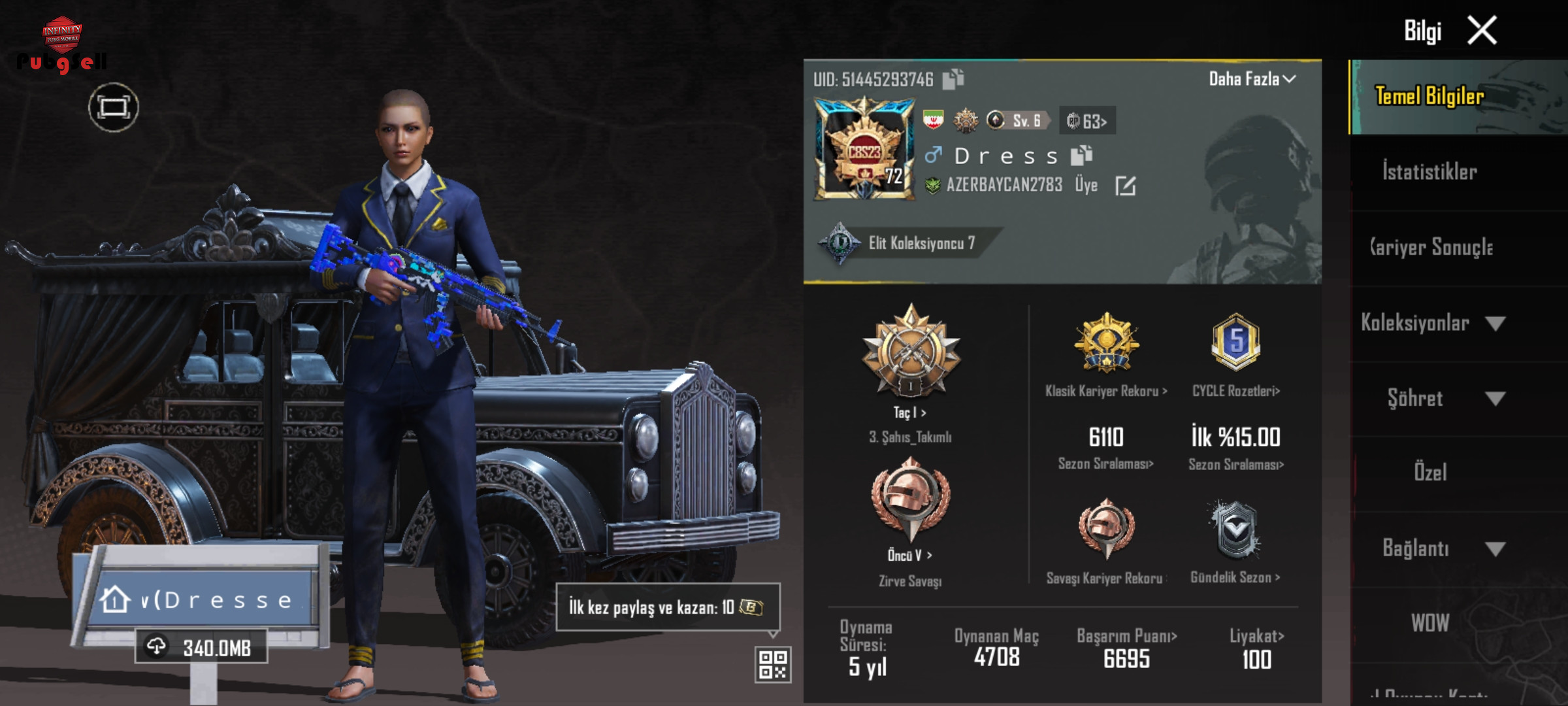Screen dimensions: 1568x706
Task: Copy the player name Dress
Action: coord(1081,156)
